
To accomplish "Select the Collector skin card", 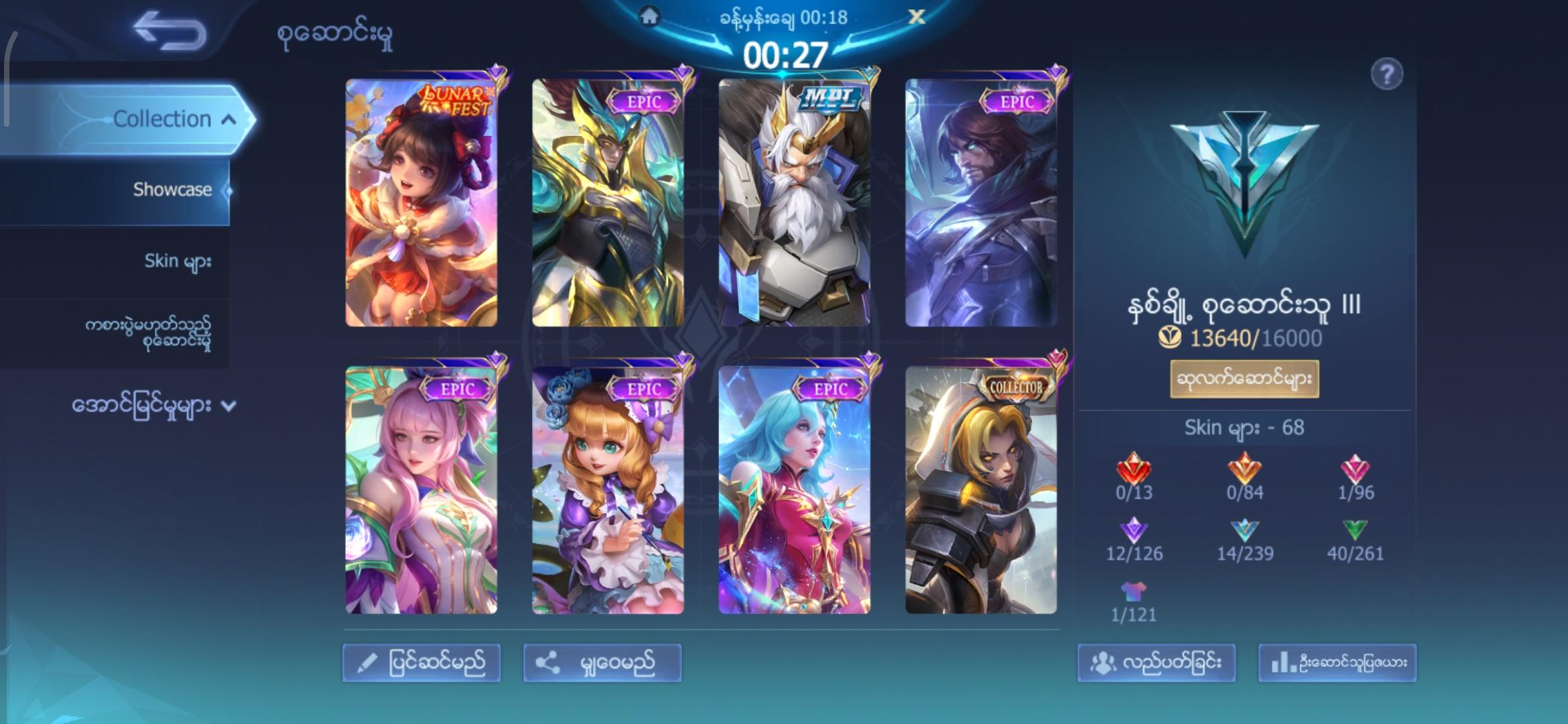I will pyautogui.click(x=980, y=489).
